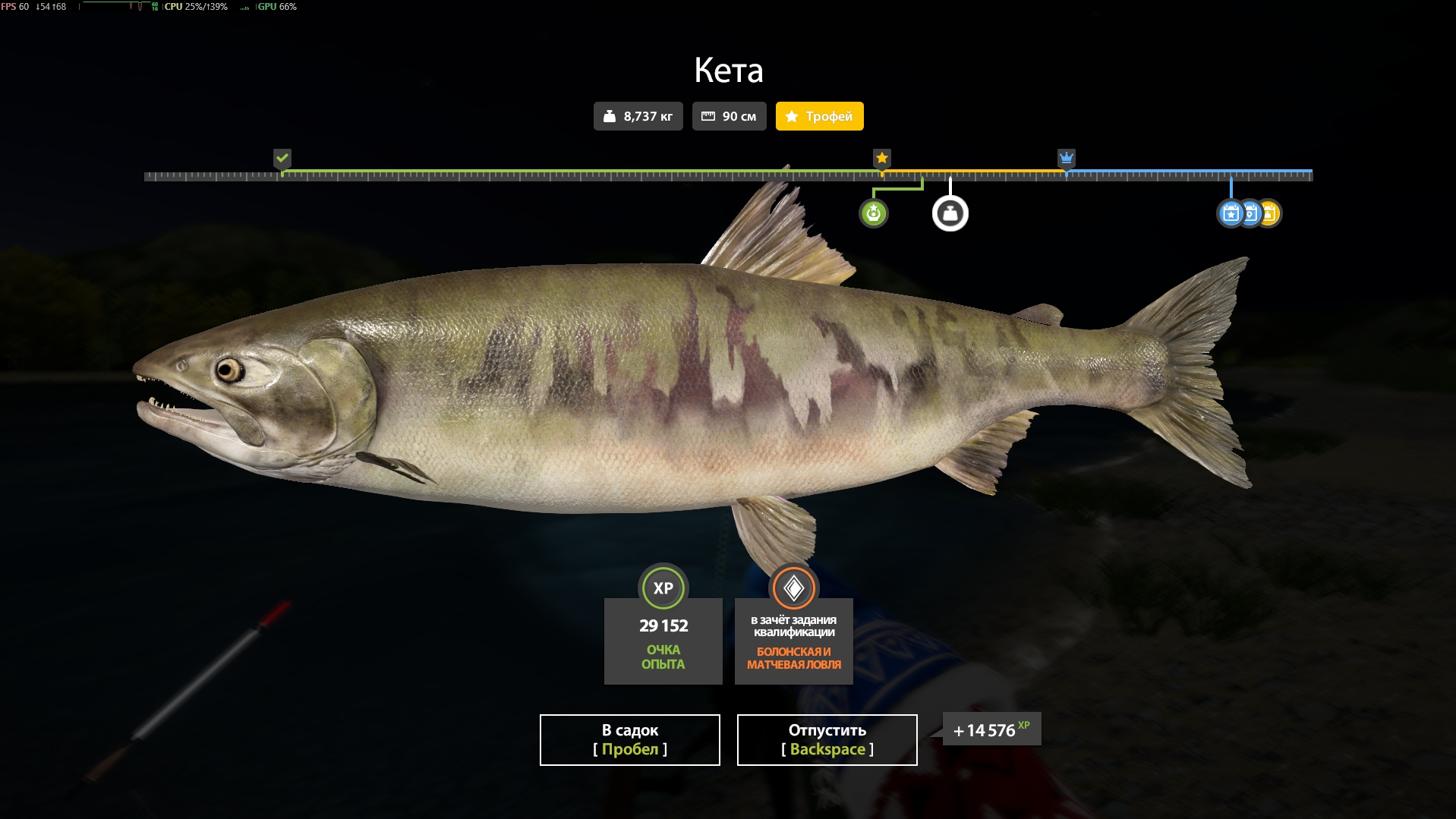1456x819 pixels.
Task: Click the white weight record icon below the scale
Action: coord(950,213)
